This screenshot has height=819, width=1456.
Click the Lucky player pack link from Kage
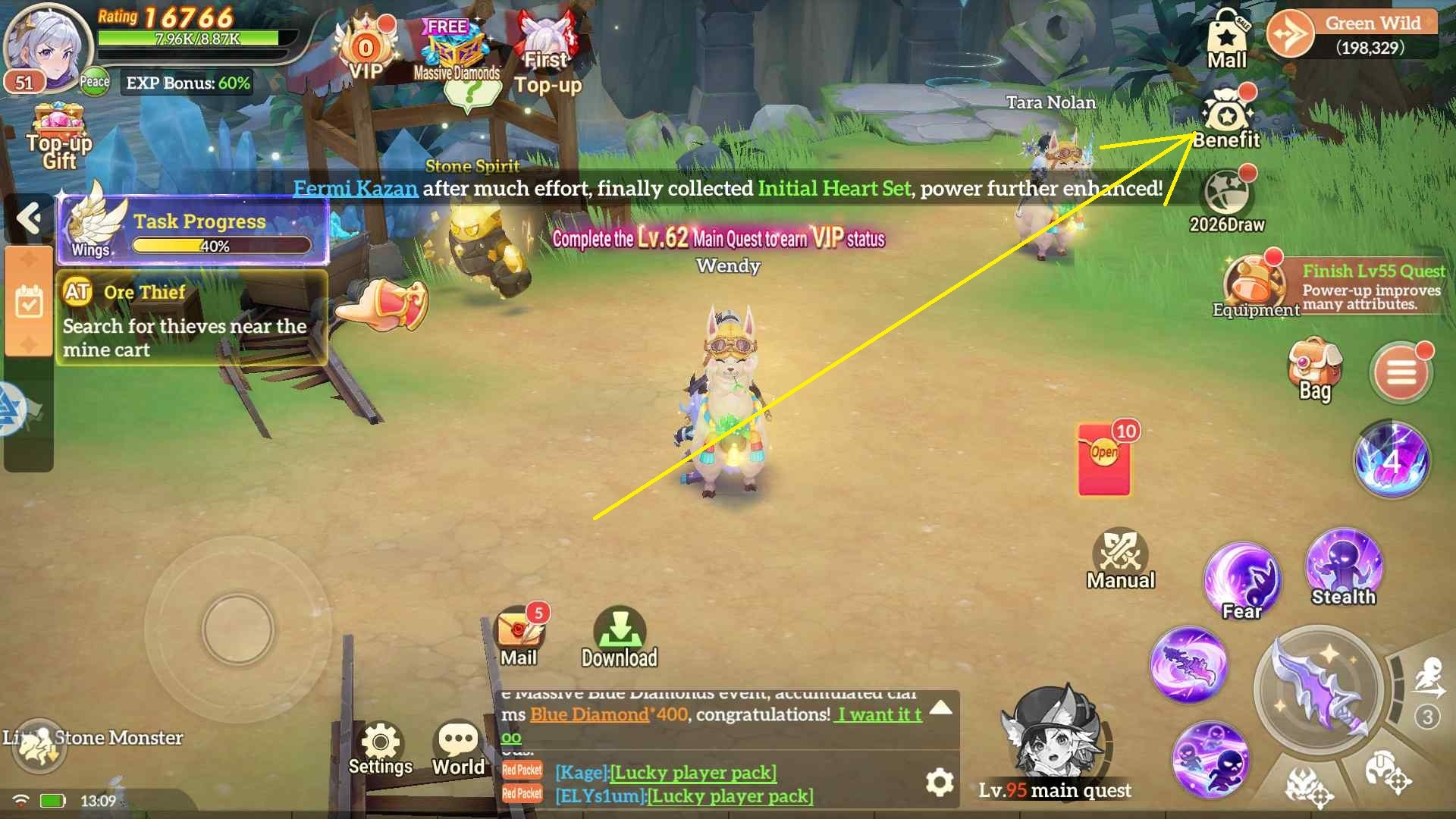tap(694, 773)
